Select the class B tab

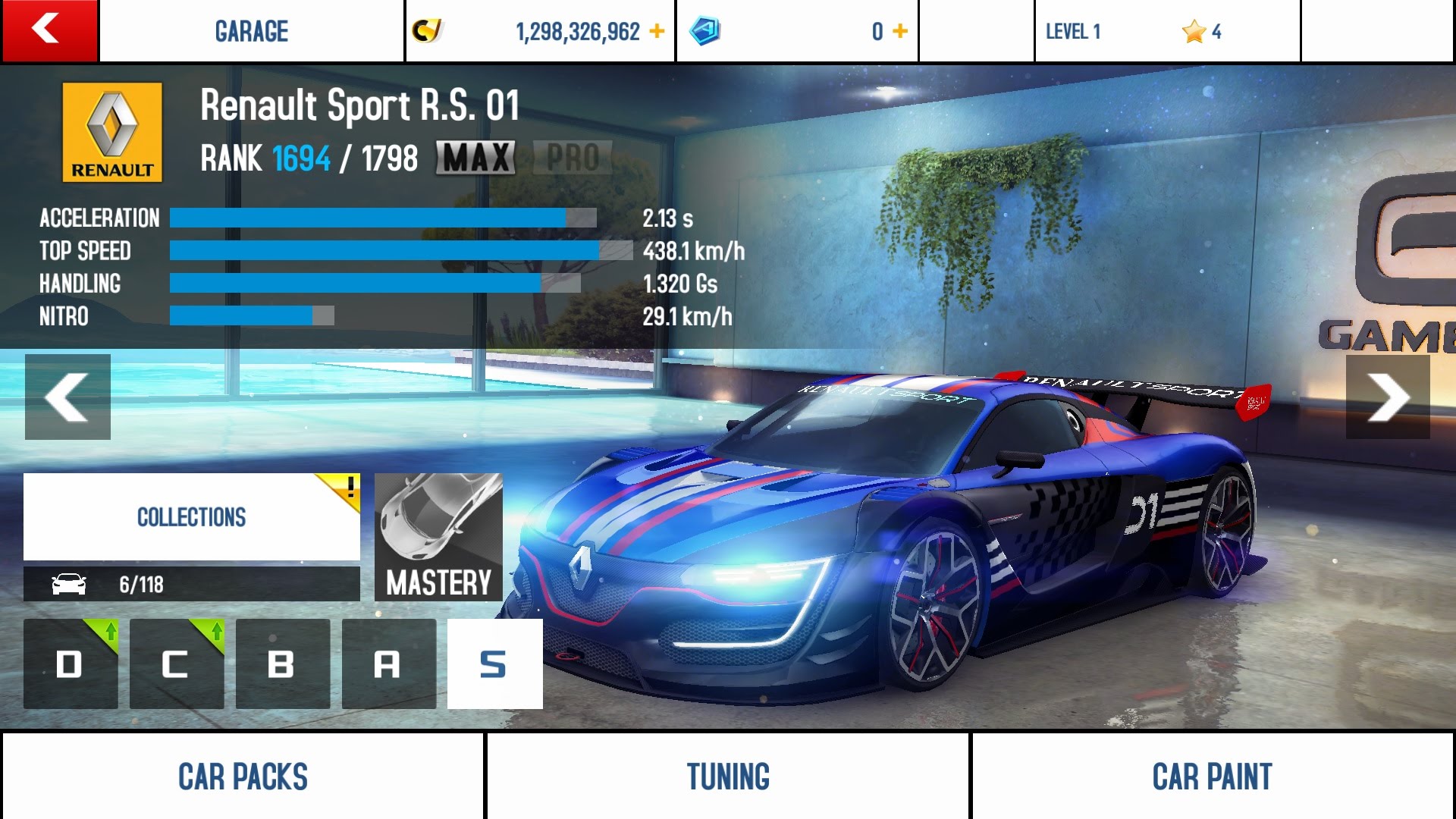click(x=282, y=664)
